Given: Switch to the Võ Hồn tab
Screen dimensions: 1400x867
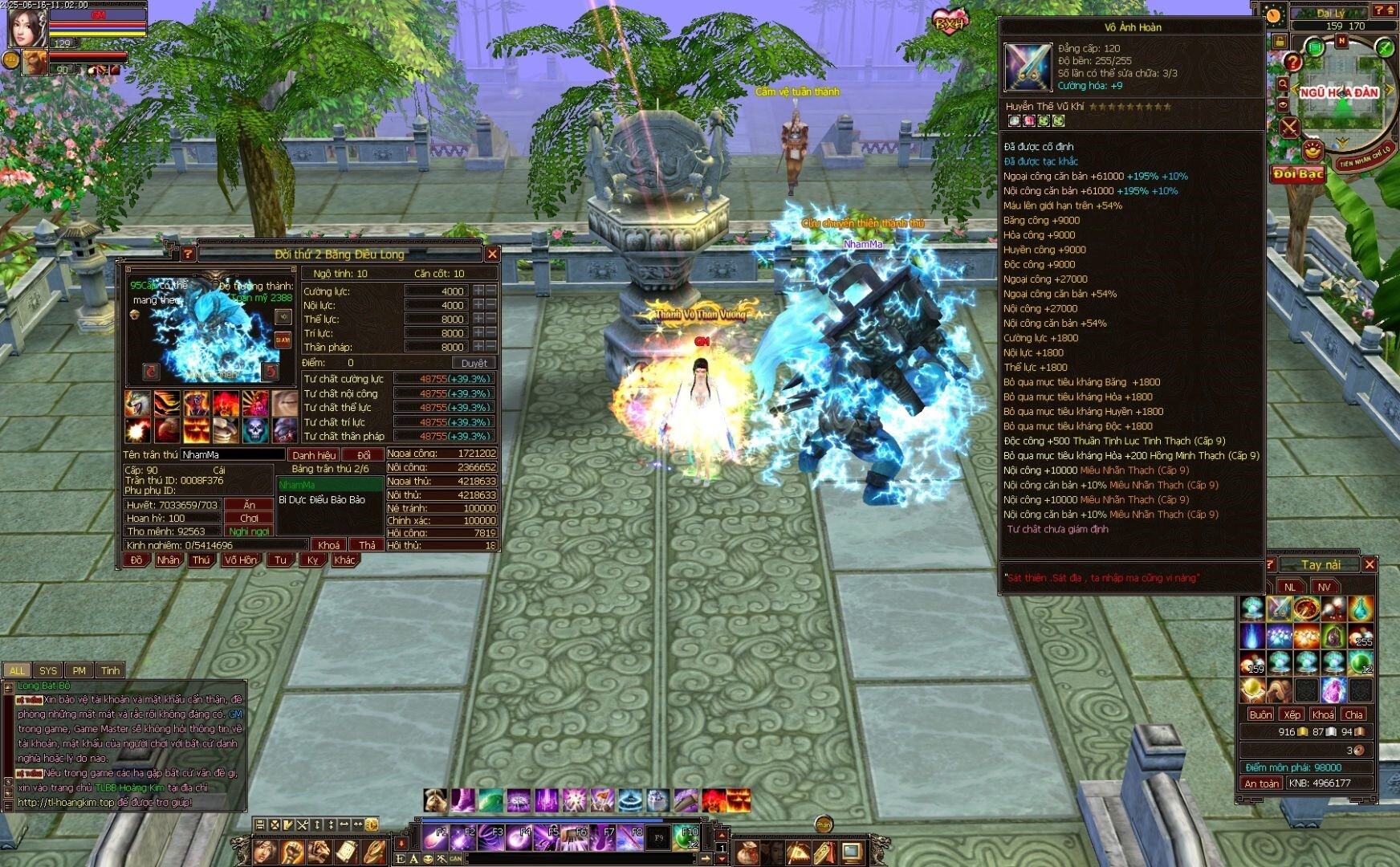Looking at the screenshot, I should (240, 560).
